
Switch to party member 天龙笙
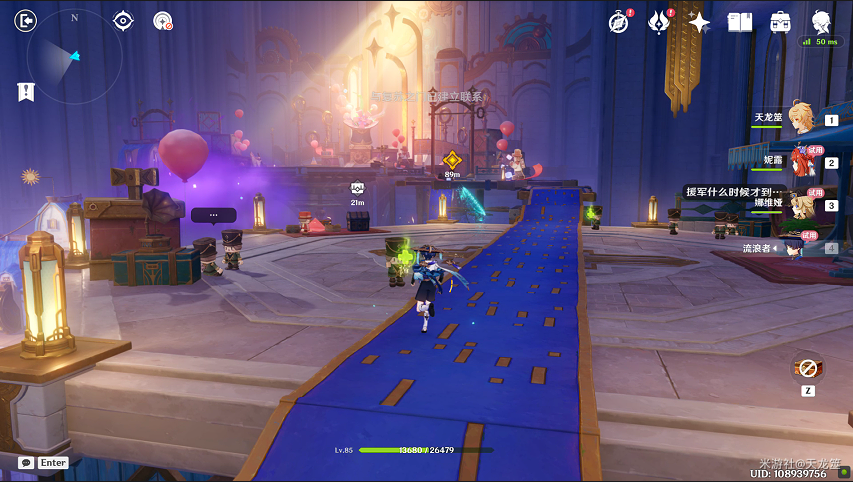(x=798, y=119)
